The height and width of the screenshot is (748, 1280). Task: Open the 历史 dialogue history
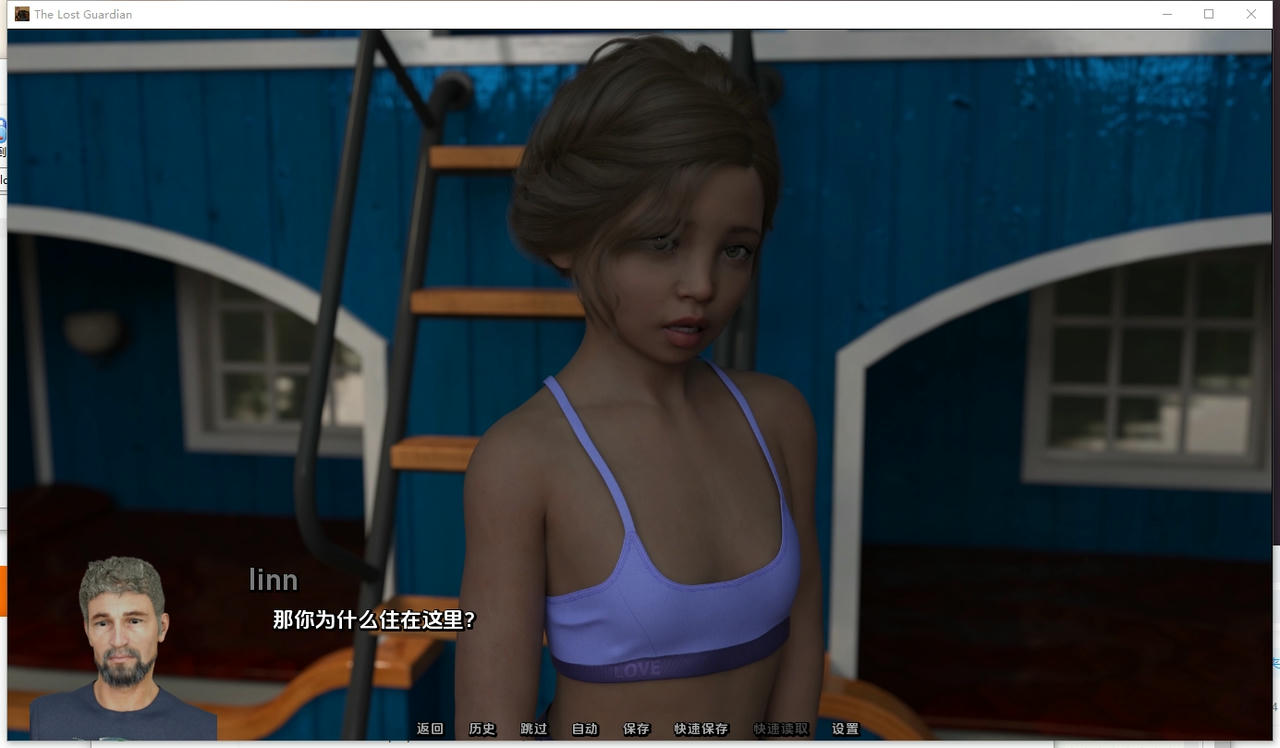tap(482, 729)
